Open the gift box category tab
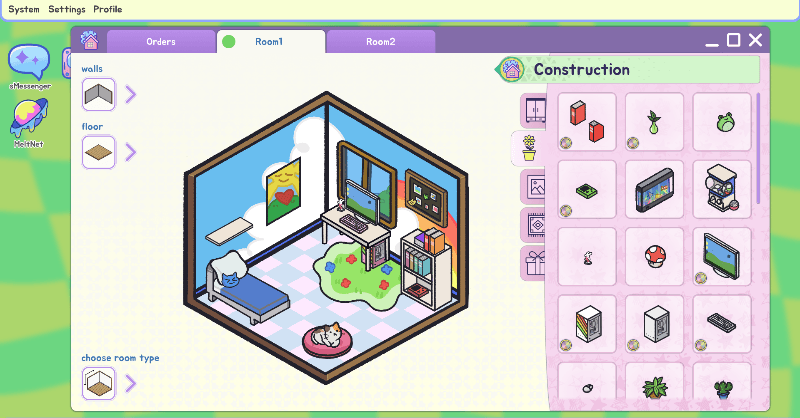 click(534, 264)
